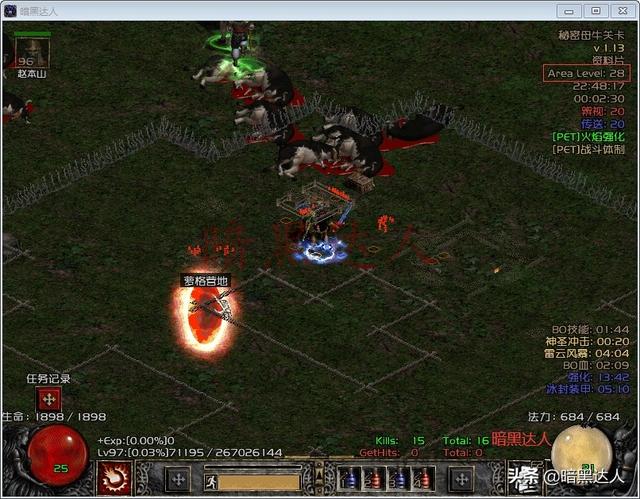This screenshot has width=640, height=499.
Task: Open the right mini-panel cross button
Action: pyautogui.click(x=461, y=478)
